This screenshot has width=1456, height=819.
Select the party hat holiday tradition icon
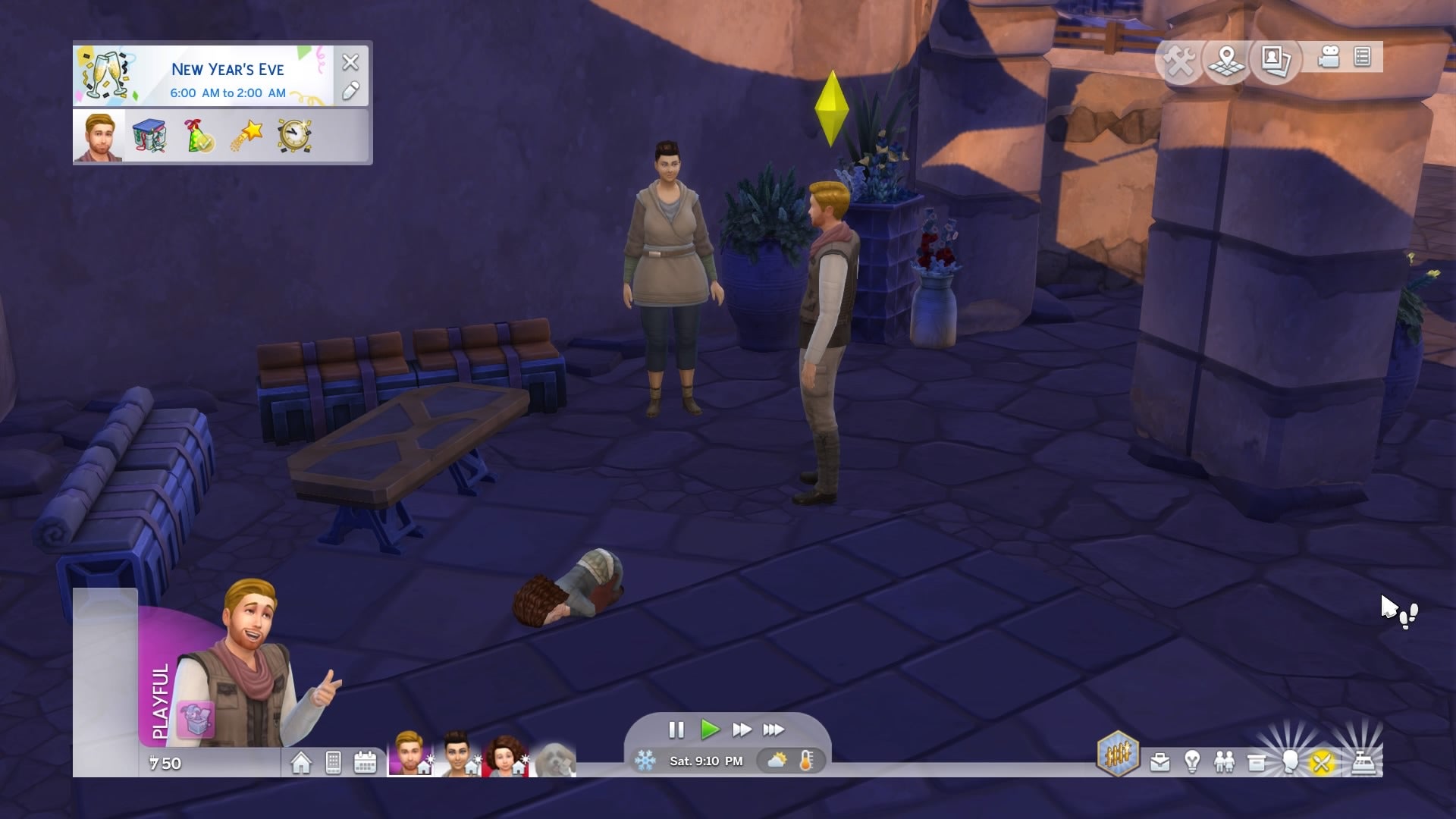click(198, 136)
